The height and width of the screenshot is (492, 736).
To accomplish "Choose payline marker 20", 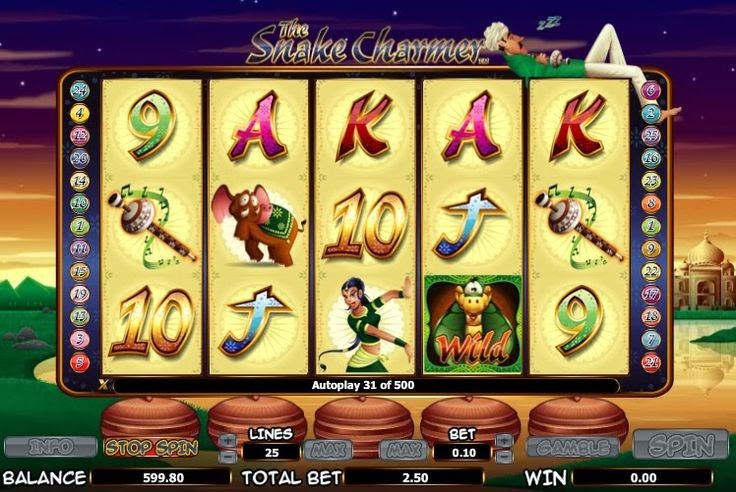I will pyautogui.click(x=80, y=158).
